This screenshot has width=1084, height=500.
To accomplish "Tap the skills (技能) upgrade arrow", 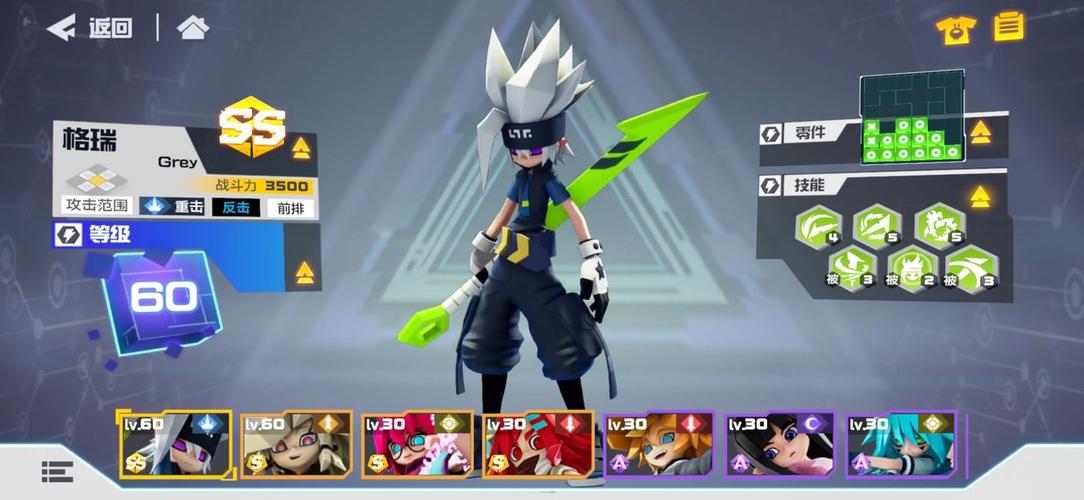I will 980,196.
